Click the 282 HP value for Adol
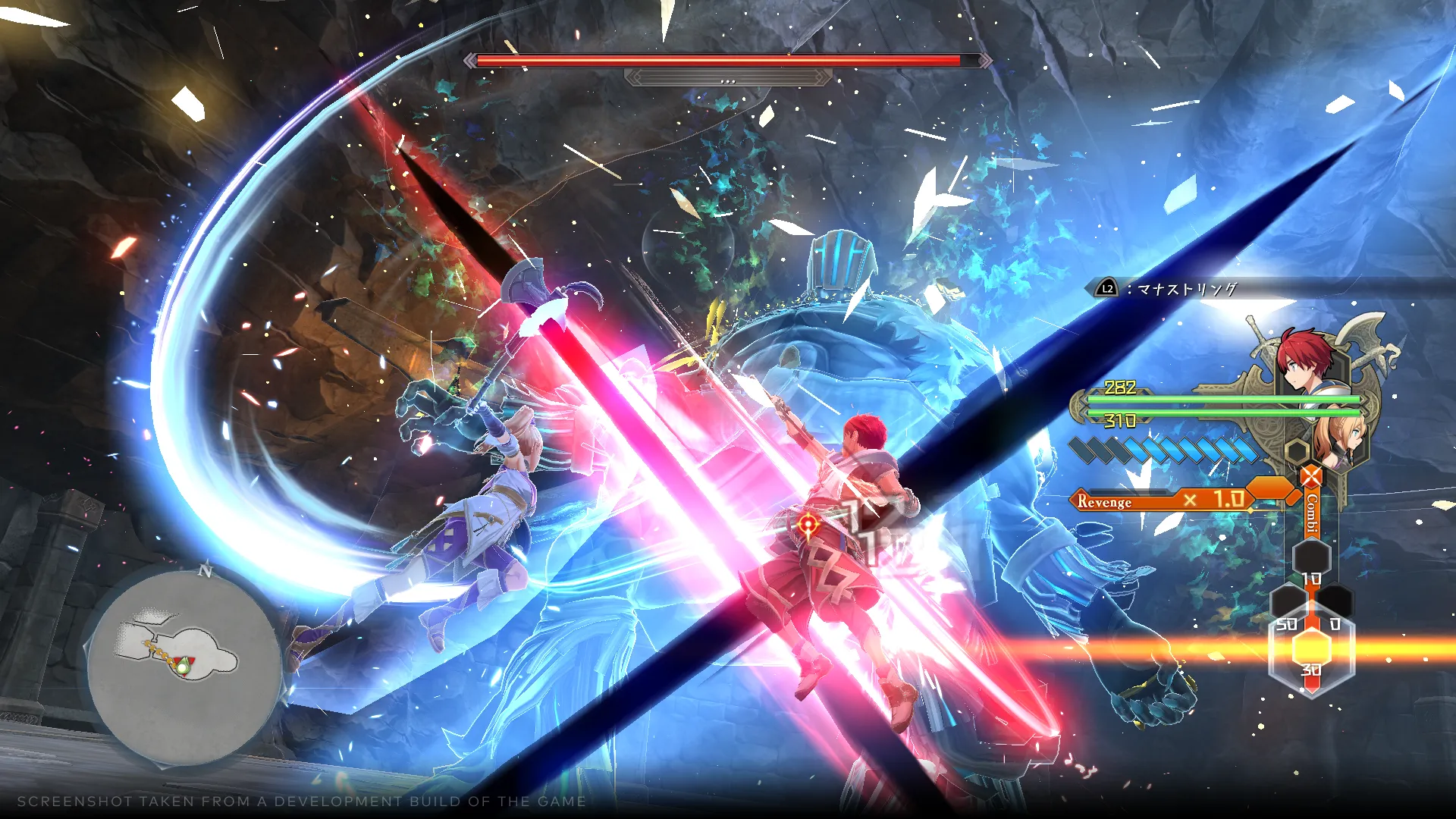 pos(1120,388)
